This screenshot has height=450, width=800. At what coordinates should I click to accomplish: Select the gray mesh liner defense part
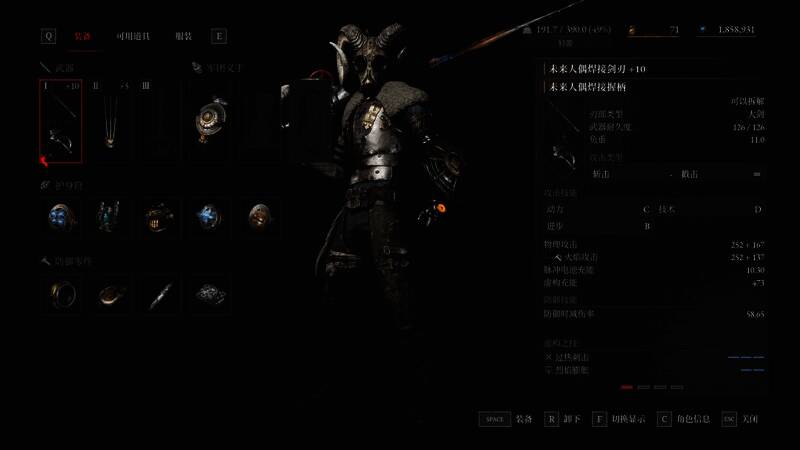pyautogui.click(x=208, y=294)
